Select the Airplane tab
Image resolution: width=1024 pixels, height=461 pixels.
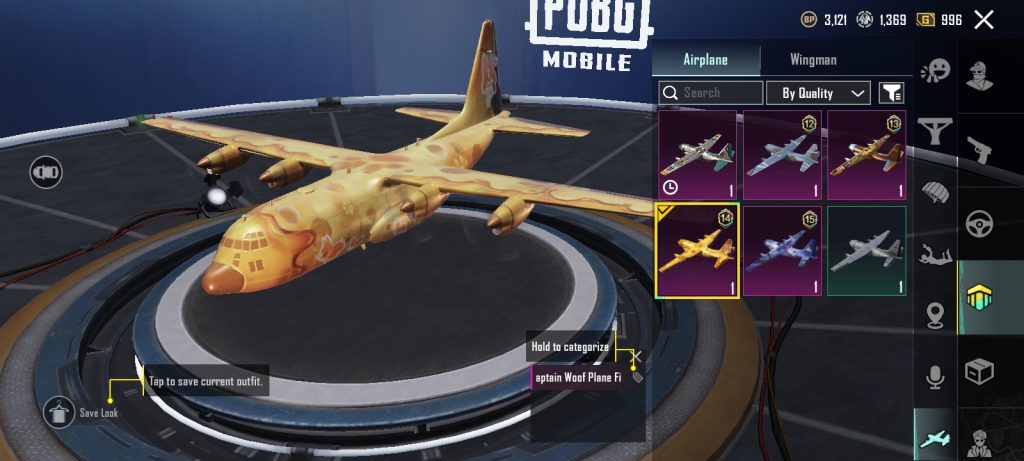tap(705, 60)
